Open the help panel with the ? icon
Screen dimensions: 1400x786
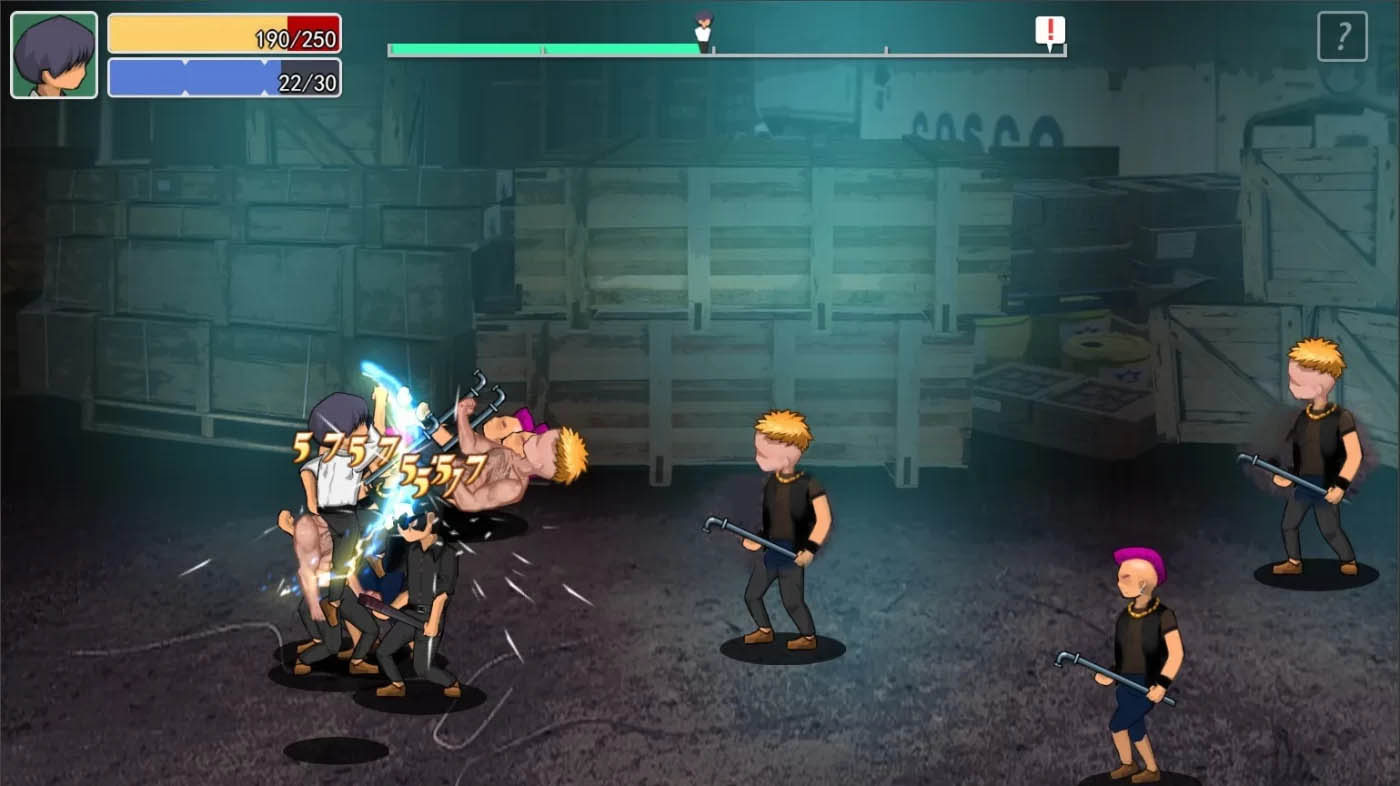(1343, 35)
